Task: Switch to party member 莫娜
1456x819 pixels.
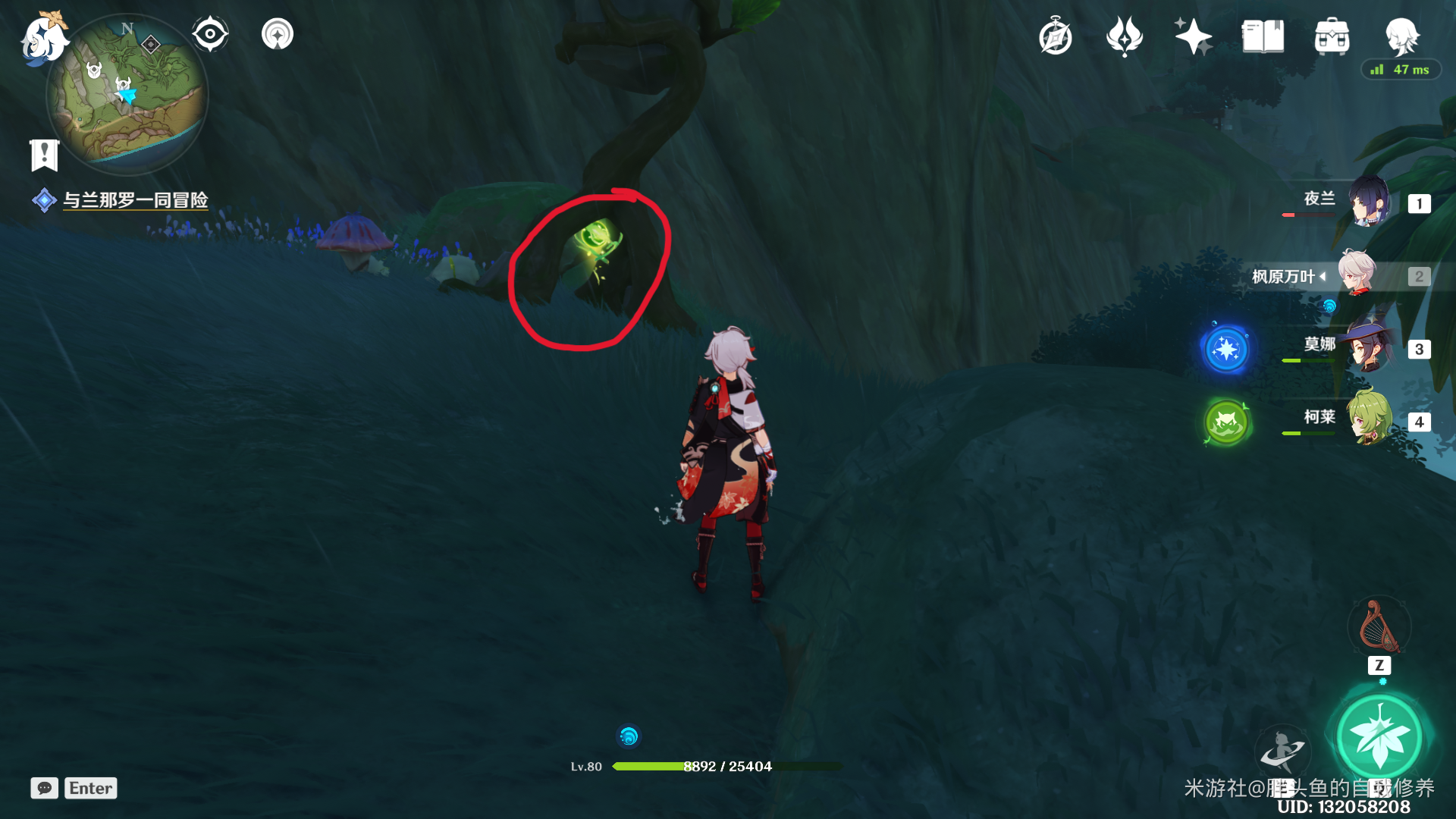Action: coord(1369,348)
